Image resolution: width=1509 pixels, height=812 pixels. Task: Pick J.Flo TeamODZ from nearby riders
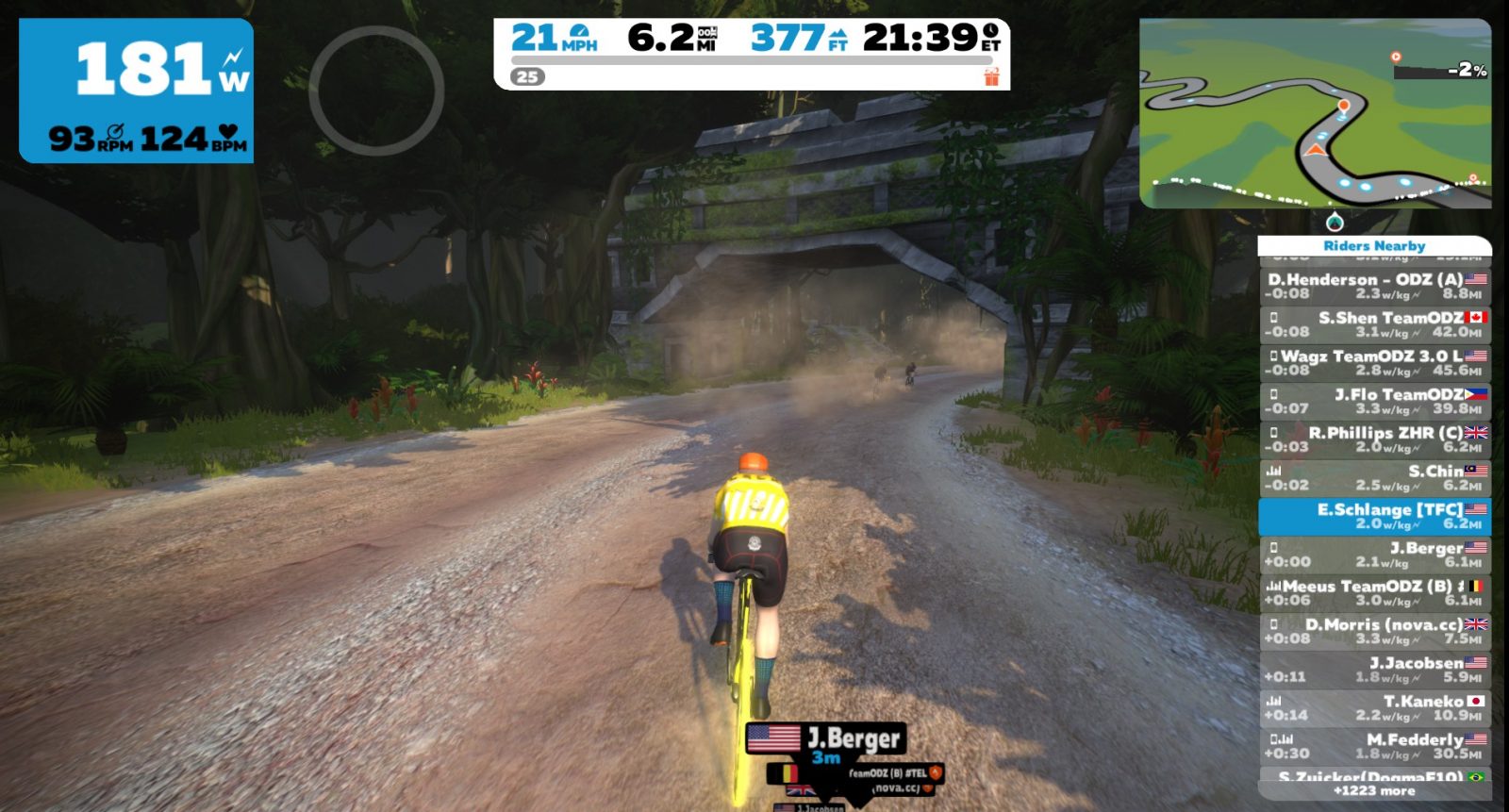pos(1374,401)
